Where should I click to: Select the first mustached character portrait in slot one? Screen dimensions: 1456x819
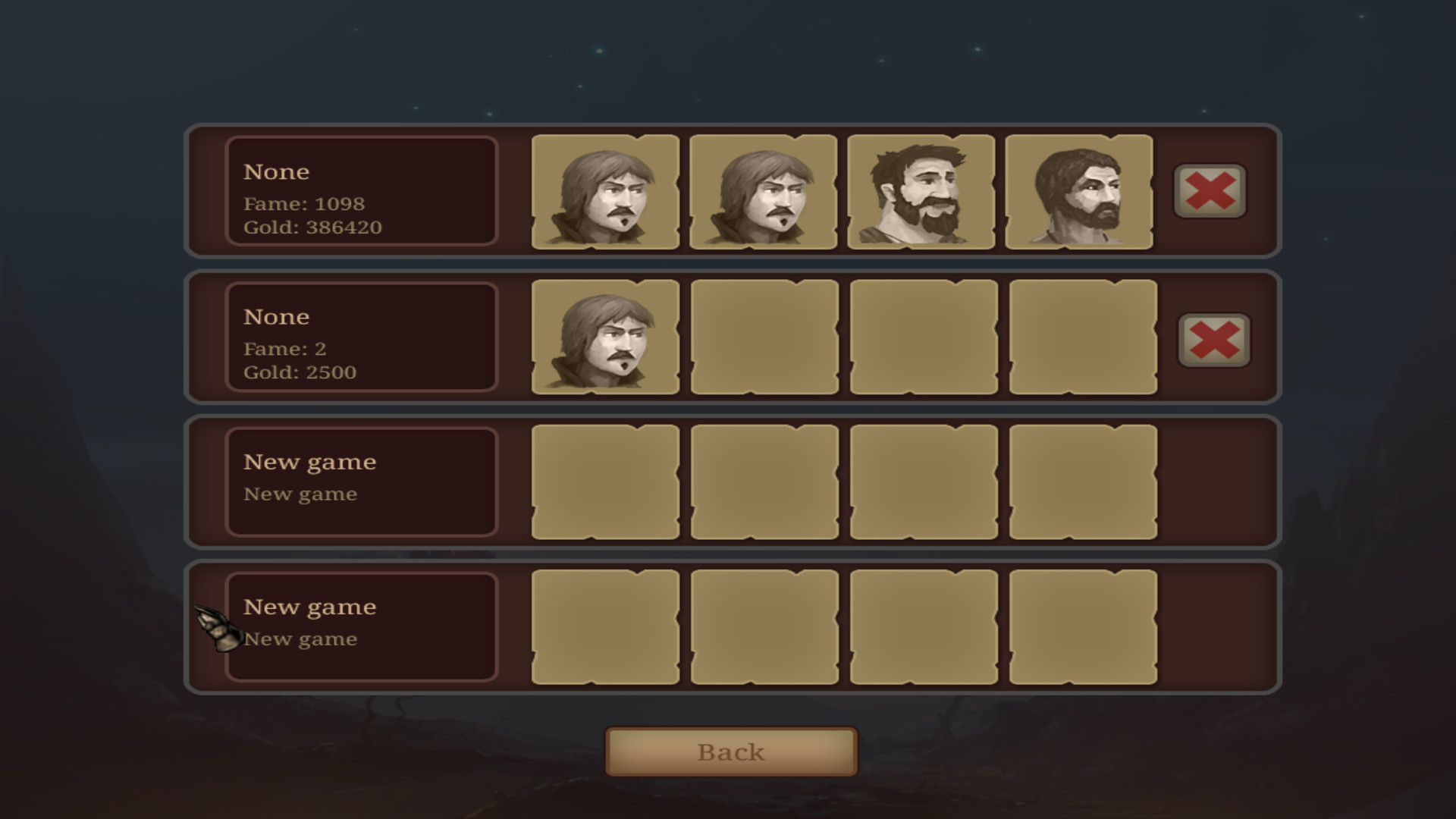(605, 192)
